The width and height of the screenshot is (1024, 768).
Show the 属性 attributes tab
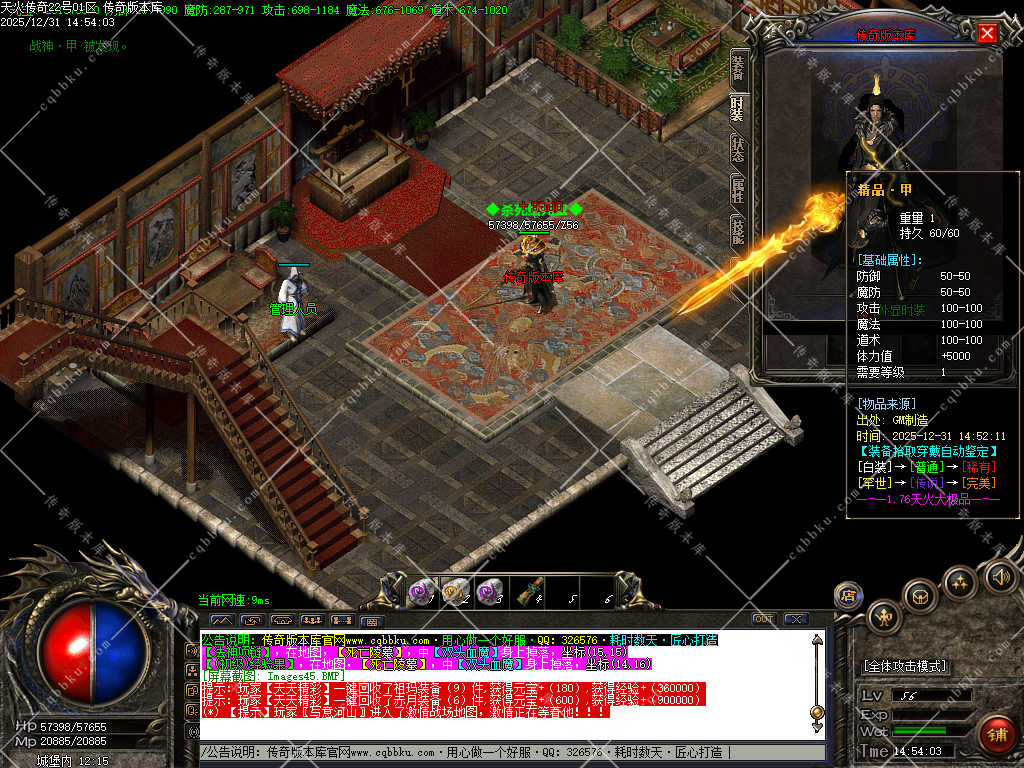pos(738,190)
